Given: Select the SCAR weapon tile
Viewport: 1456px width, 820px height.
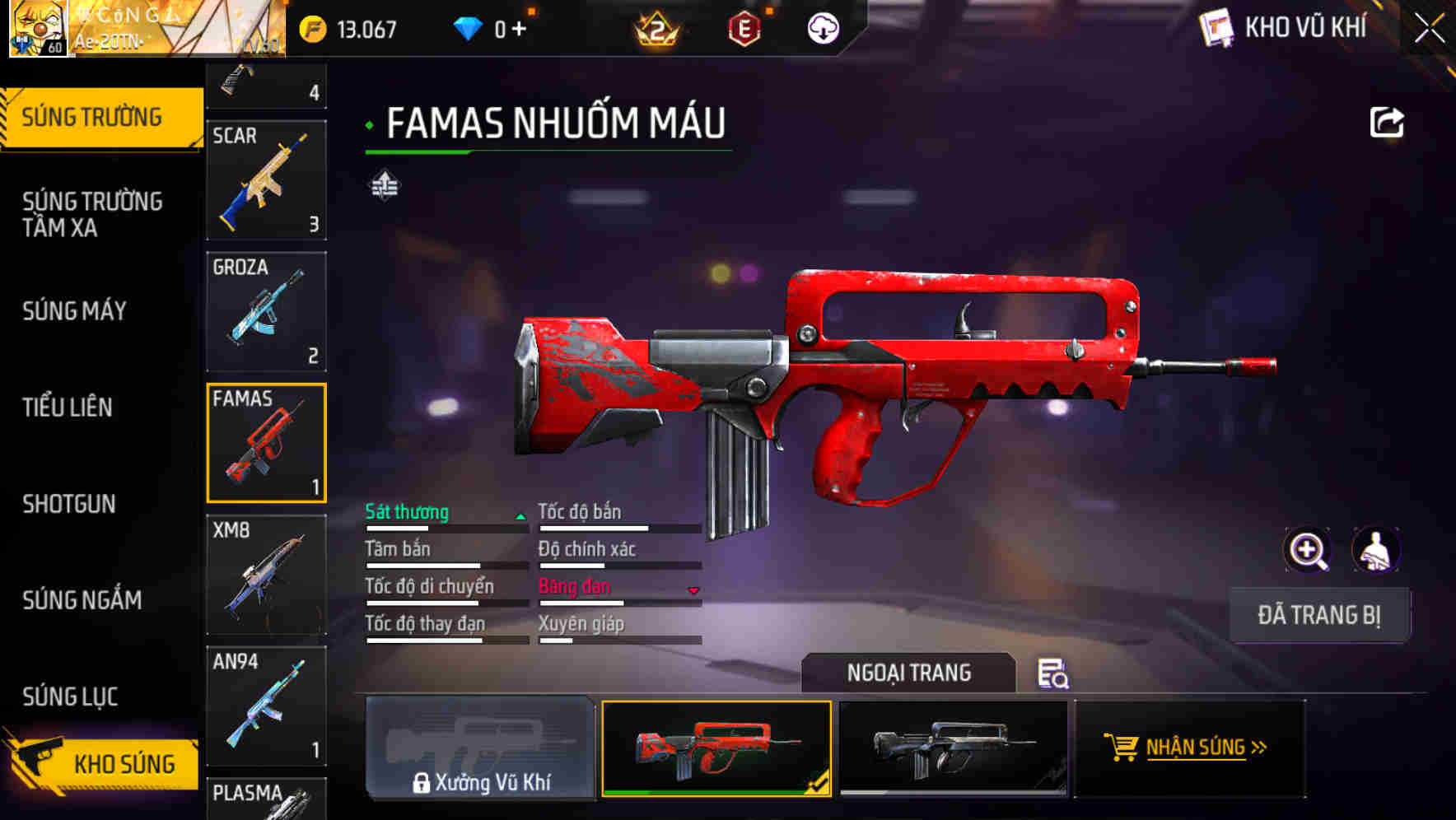Looking at the screenshot, I should pyautogui.click(x=266, y=179).
